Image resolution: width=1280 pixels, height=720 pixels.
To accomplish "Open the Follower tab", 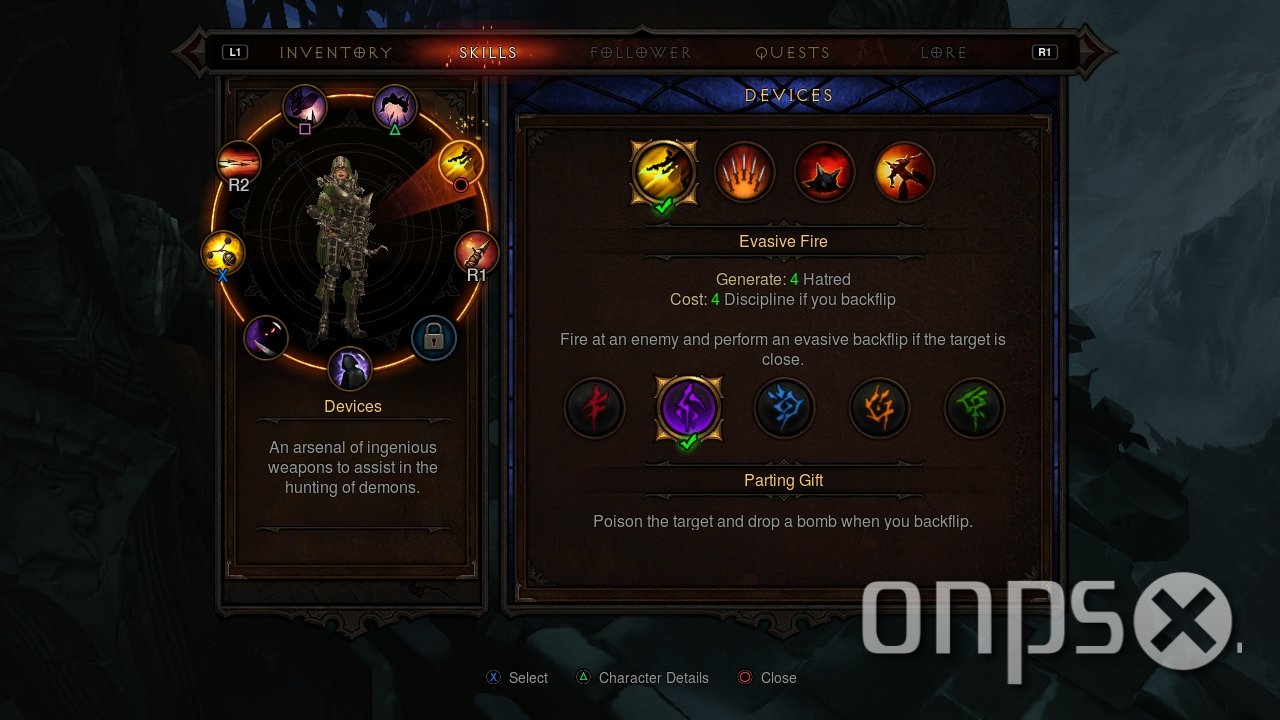I will click(x=640, y=51).
